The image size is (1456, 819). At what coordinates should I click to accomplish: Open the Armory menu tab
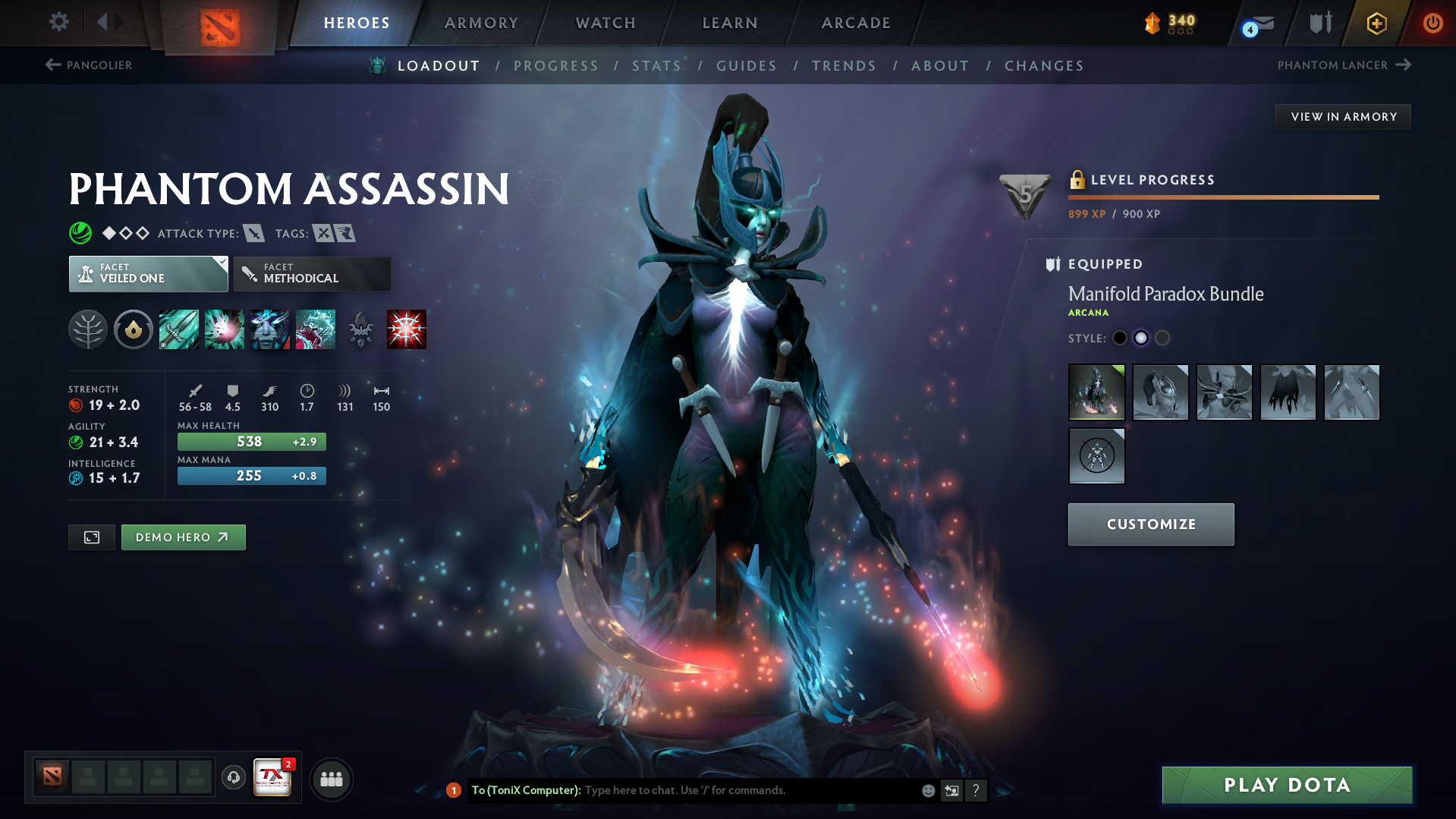pos(481,23)
